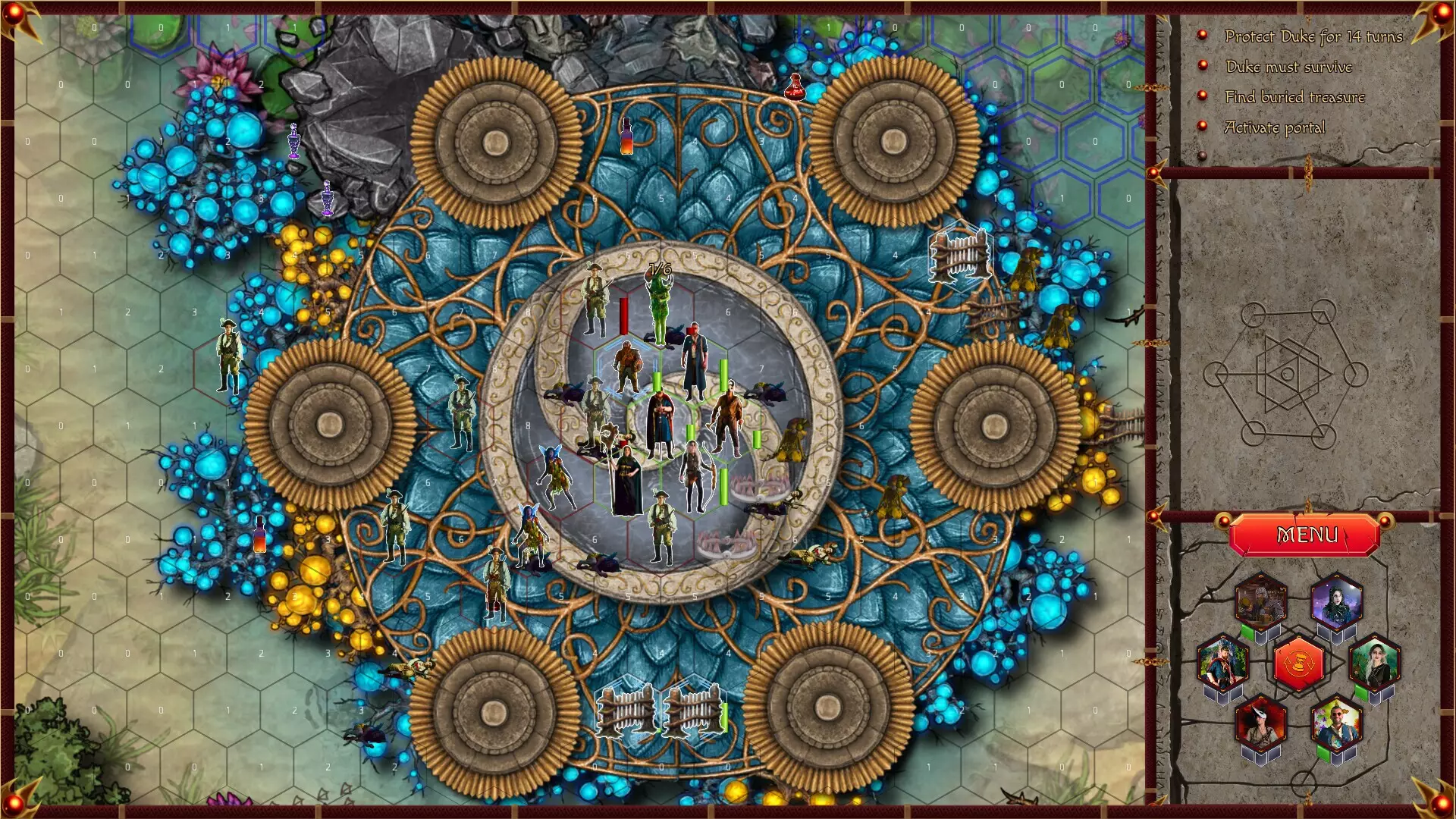Click the Activate portal objective
The width and height of the screenshot is (1456, 819).
(1274, 127)
